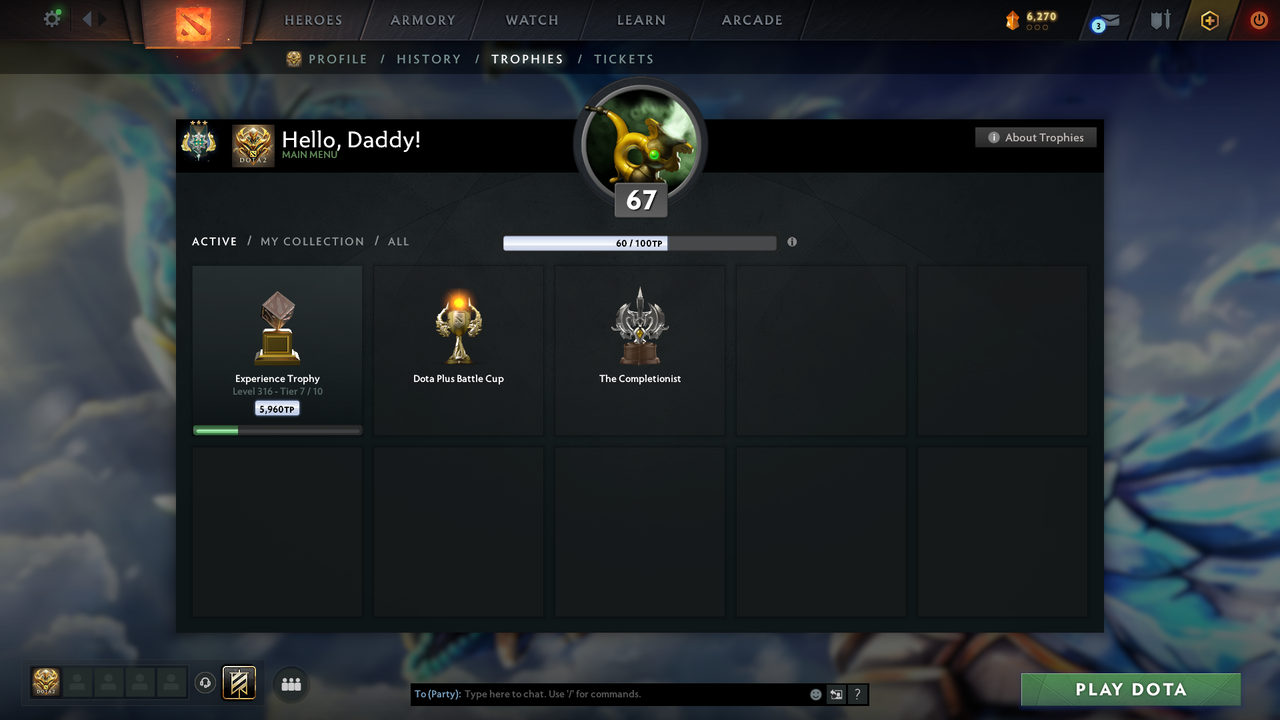This screenshot has width=1280, height=720.
Task: Open the emoticon picker in the chat bar
Action: pyautogui.click(x=815, y=693)
